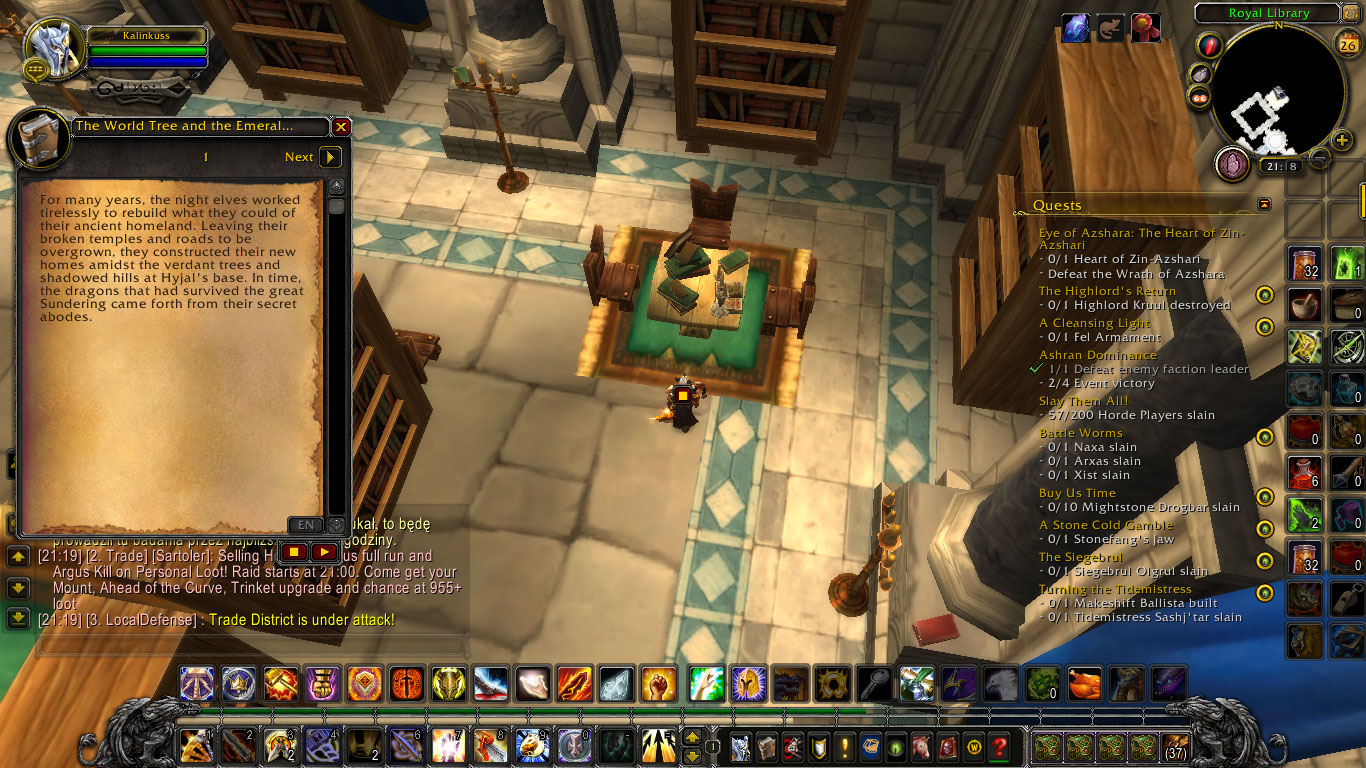Use the roast chicken food item
Screen dimensions: 1366x768
[x=1084, y=683]
